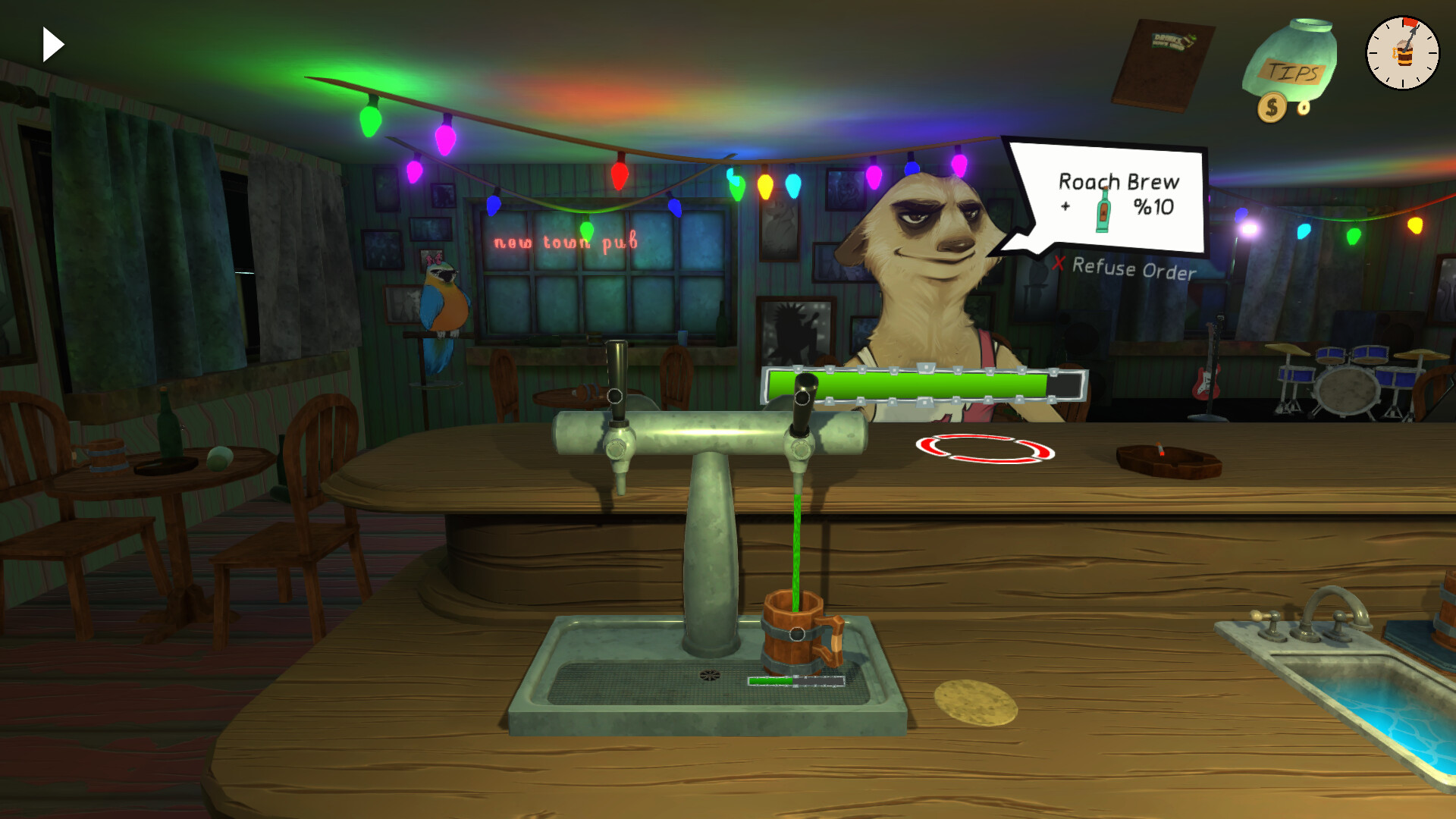Check the beer mug timer clock
Viewport: 1456px width, 819px height.
coord(1402,53)
